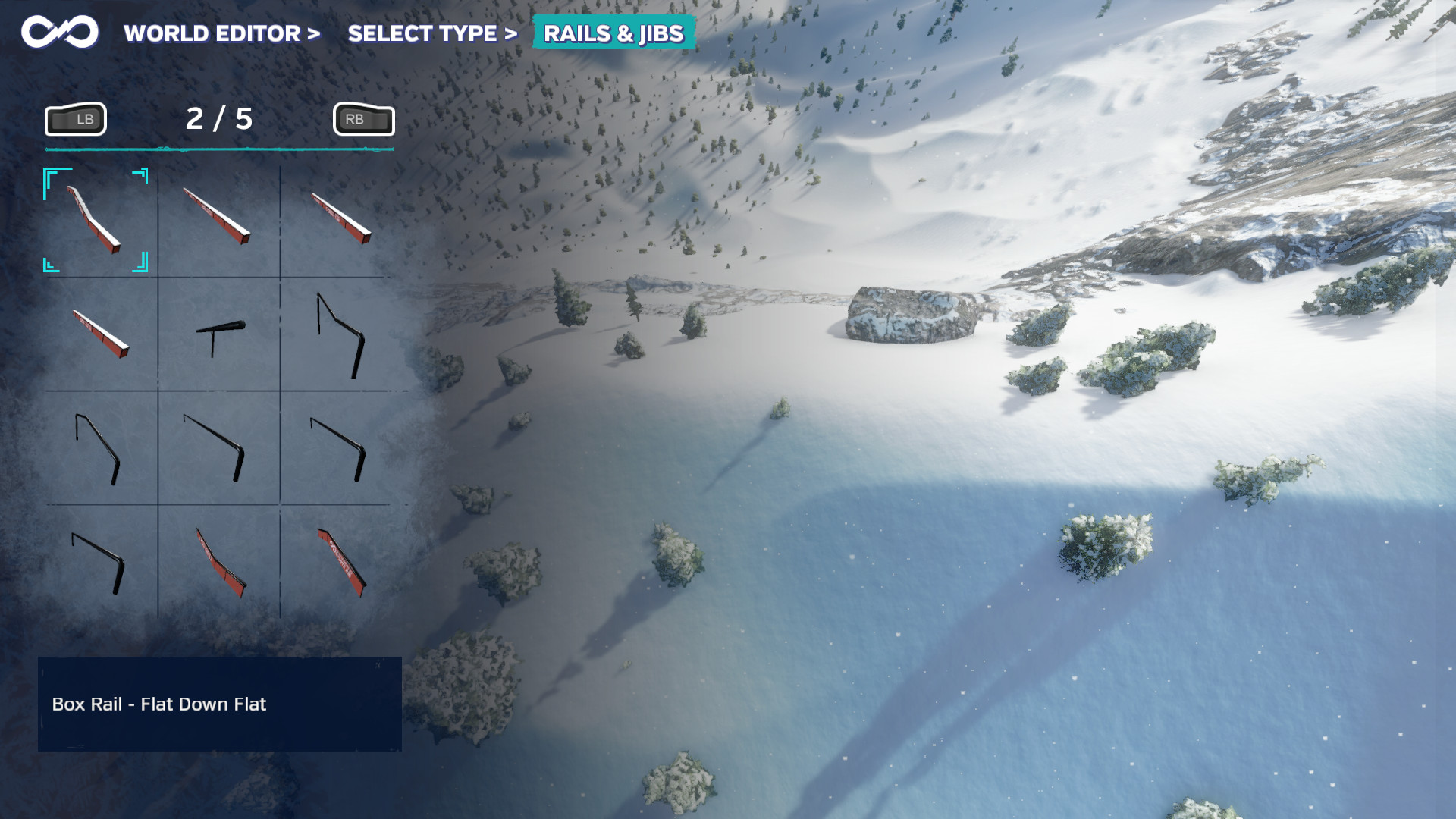Select the straight box rail in top row middle
Viewport: 1456px width, 819px height.
pos(218,219)
